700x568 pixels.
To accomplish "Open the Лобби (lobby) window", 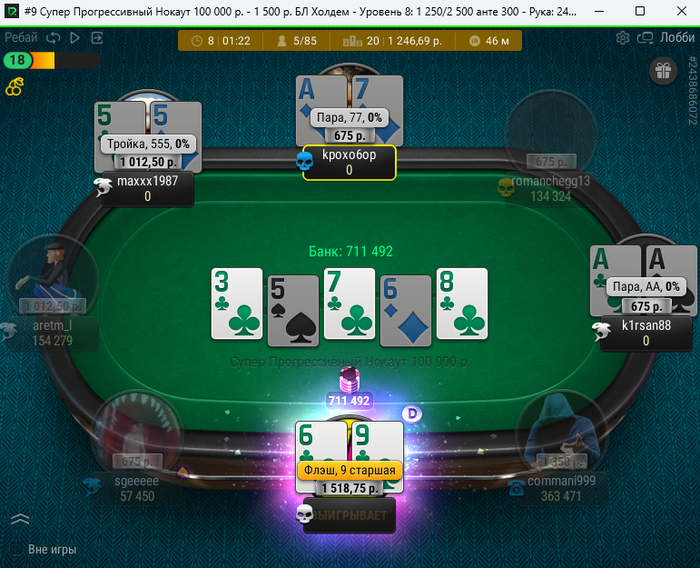I will point(668,38).
